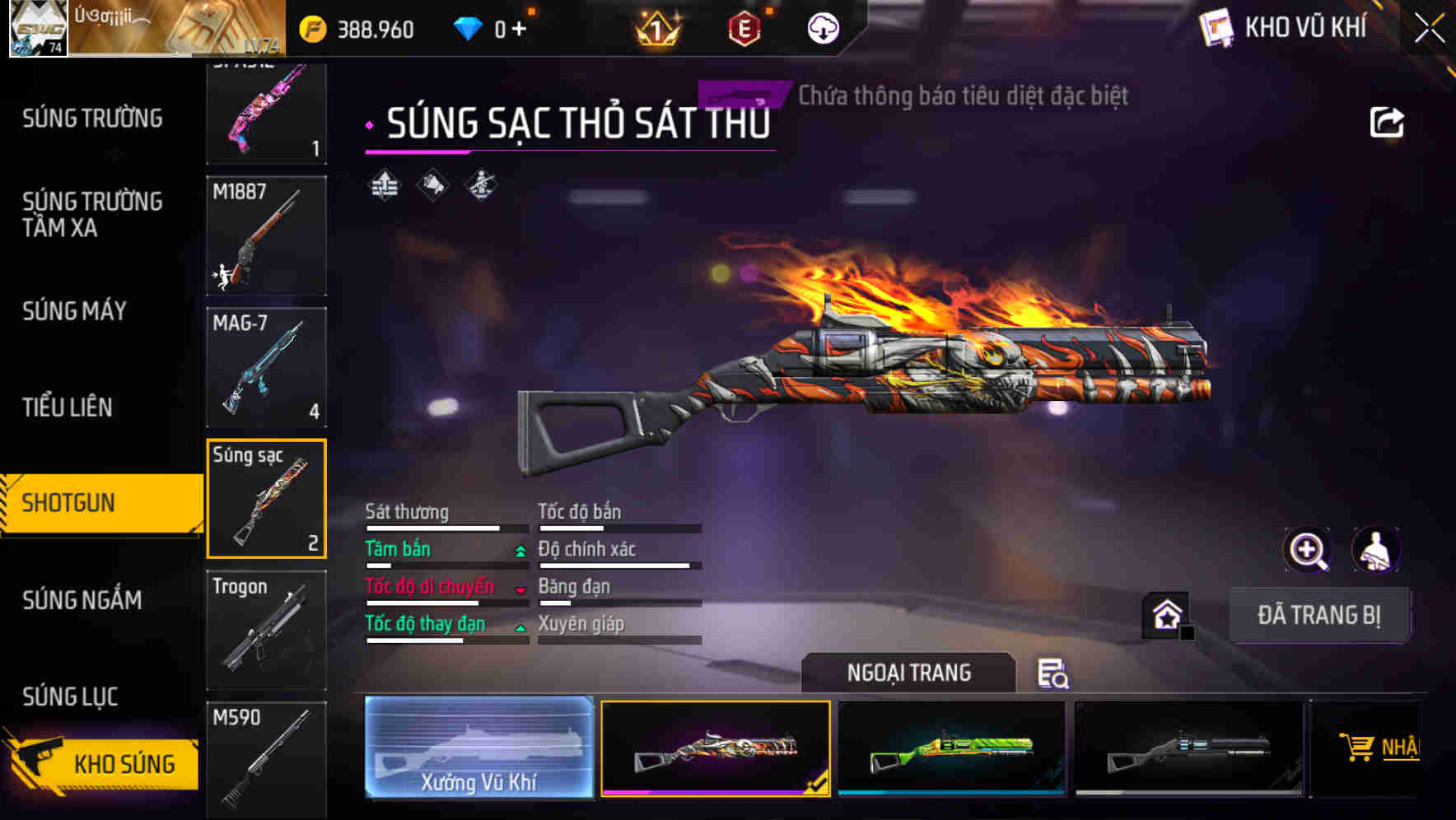Open the Xưởng Vũ Khí panel
The width and height of the screenshot is (1456, 820).
coord(478,746)
